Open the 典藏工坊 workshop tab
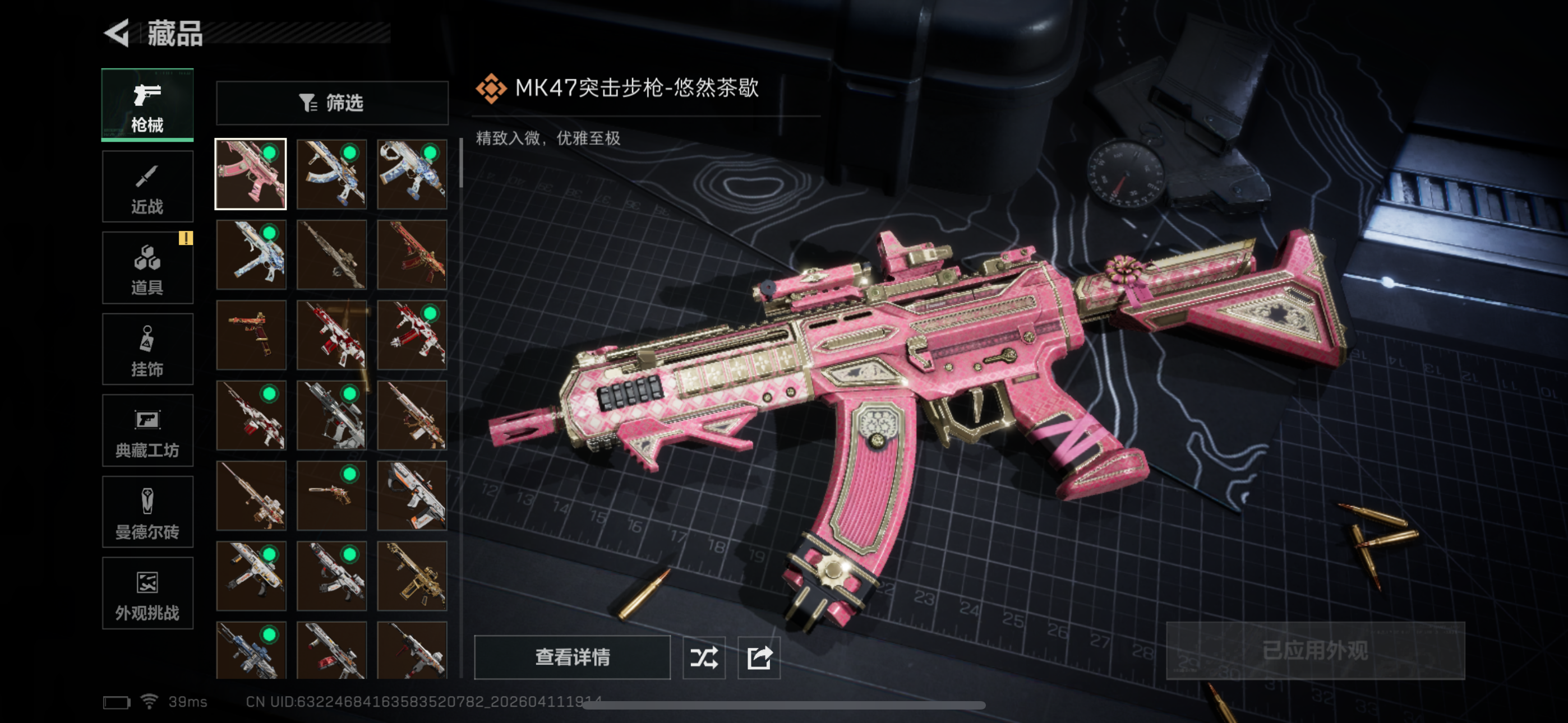 (147, 430)
